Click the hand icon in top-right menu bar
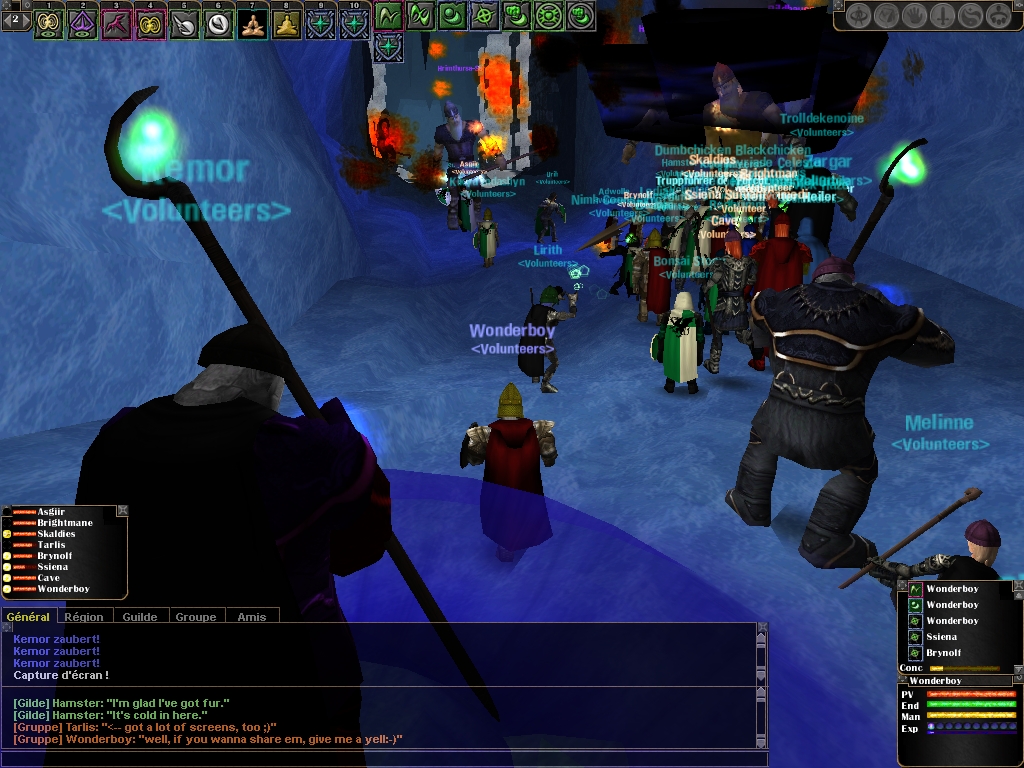The image size is (1024, 768). [915, 16]
